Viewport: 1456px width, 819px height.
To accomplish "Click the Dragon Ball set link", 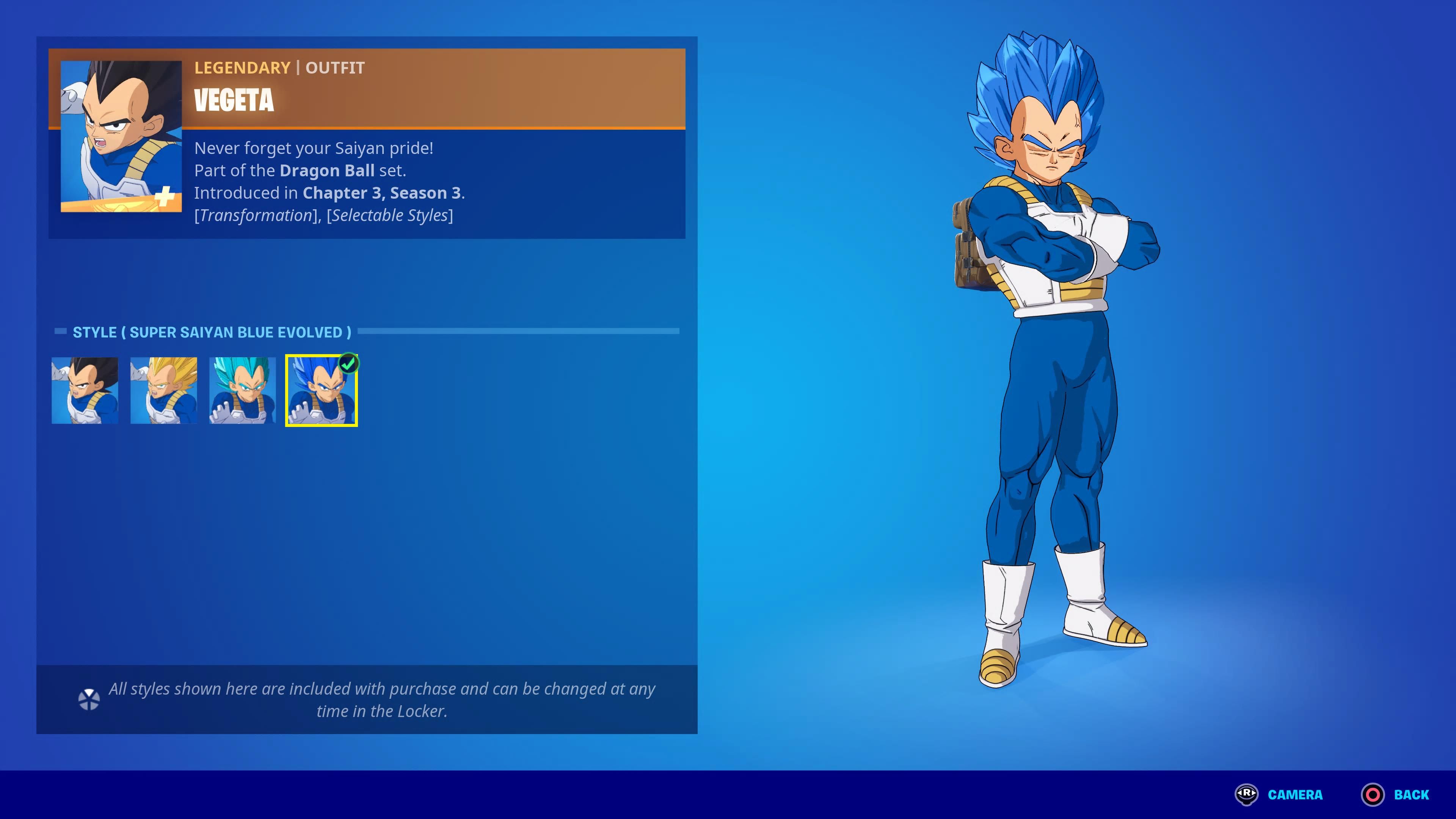I will [327, 170].
